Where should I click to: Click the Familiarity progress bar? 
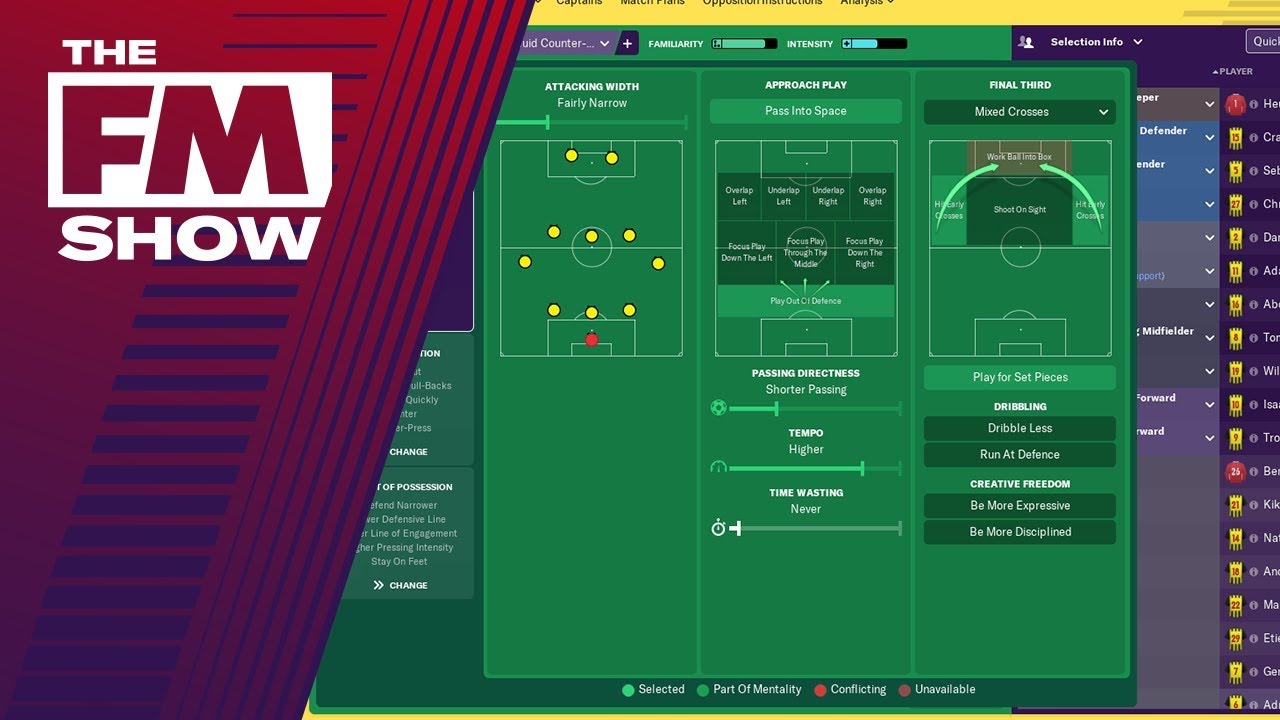coord(746,43)
